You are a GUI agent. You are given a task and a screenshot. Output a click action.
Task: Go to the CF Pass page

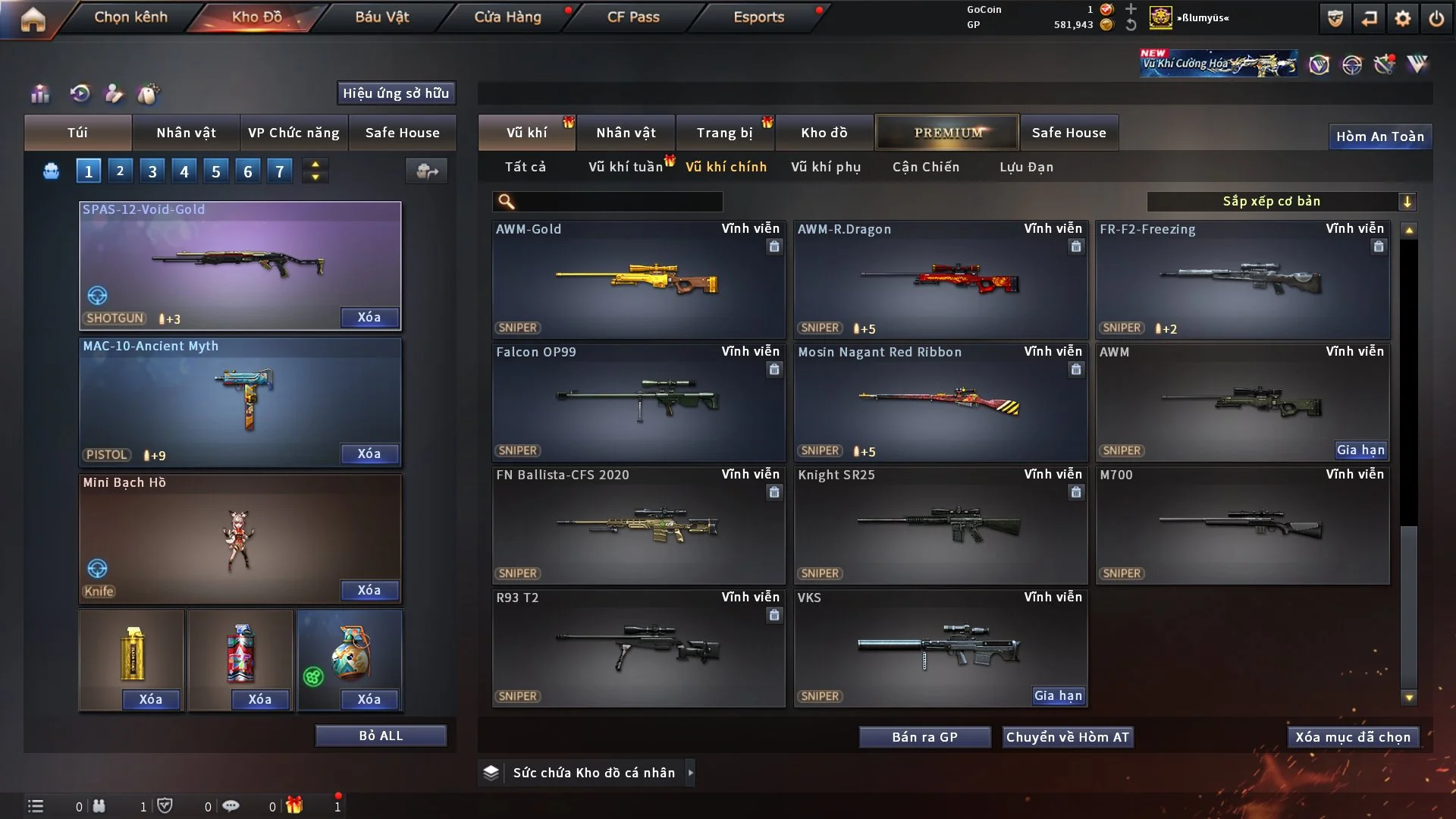pos(633,17)
